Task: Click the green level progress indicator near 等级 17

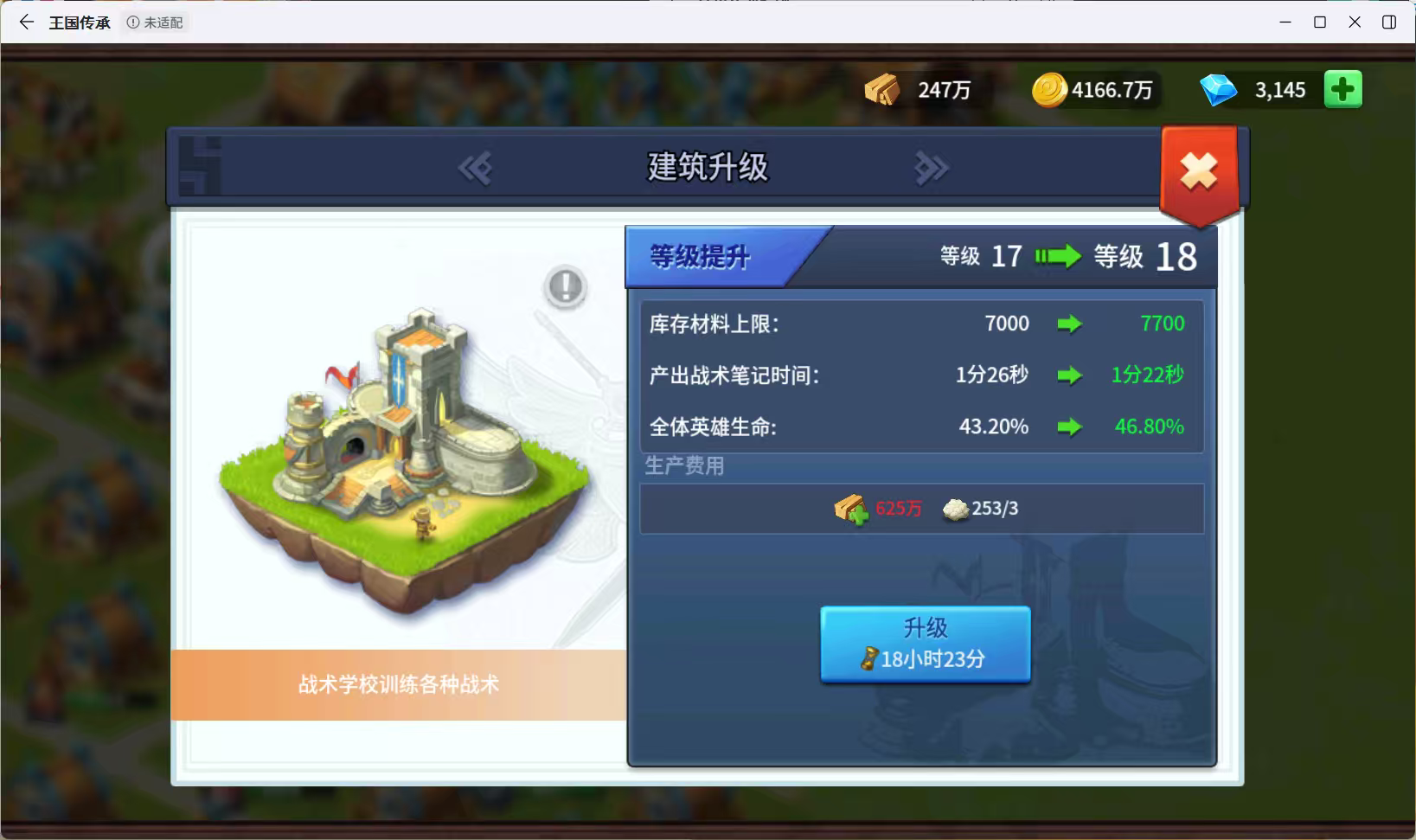Action: [x=1057, y=256]
